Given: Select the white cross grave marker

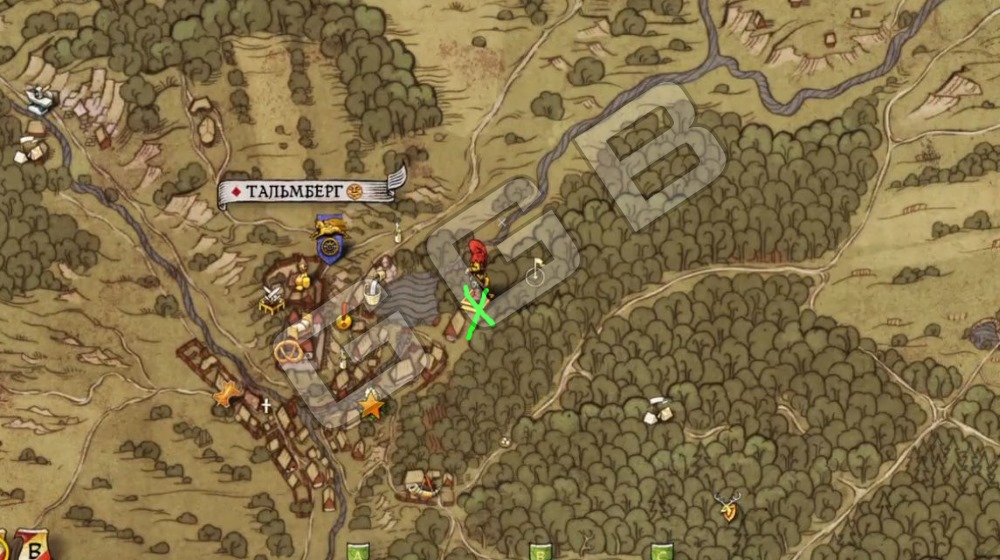Looking at the screenshot, I should (266, 405).
